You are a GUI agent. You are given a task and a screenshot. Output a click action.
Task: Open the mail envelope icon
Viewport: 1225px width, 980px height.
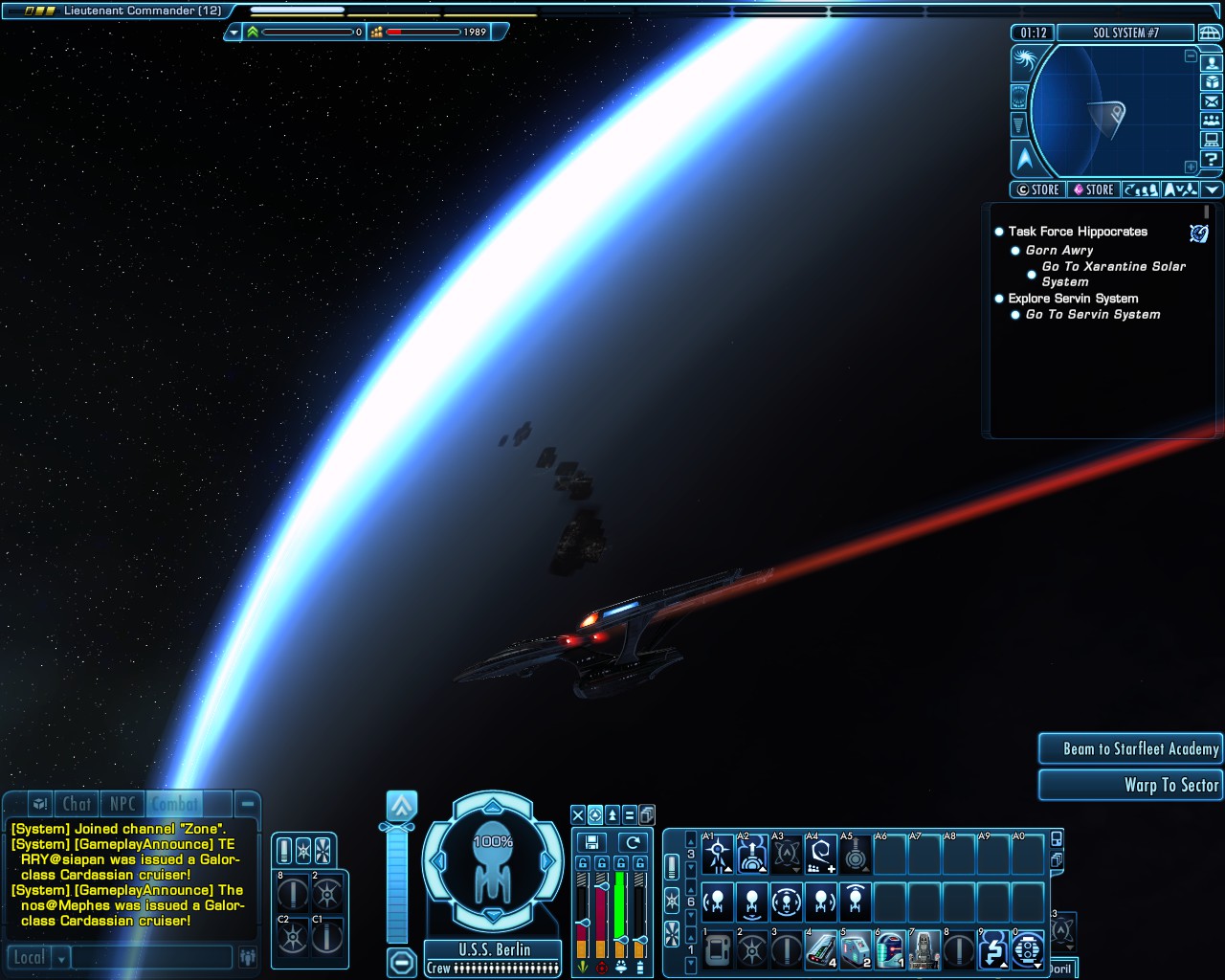[x=1212, y=101]
